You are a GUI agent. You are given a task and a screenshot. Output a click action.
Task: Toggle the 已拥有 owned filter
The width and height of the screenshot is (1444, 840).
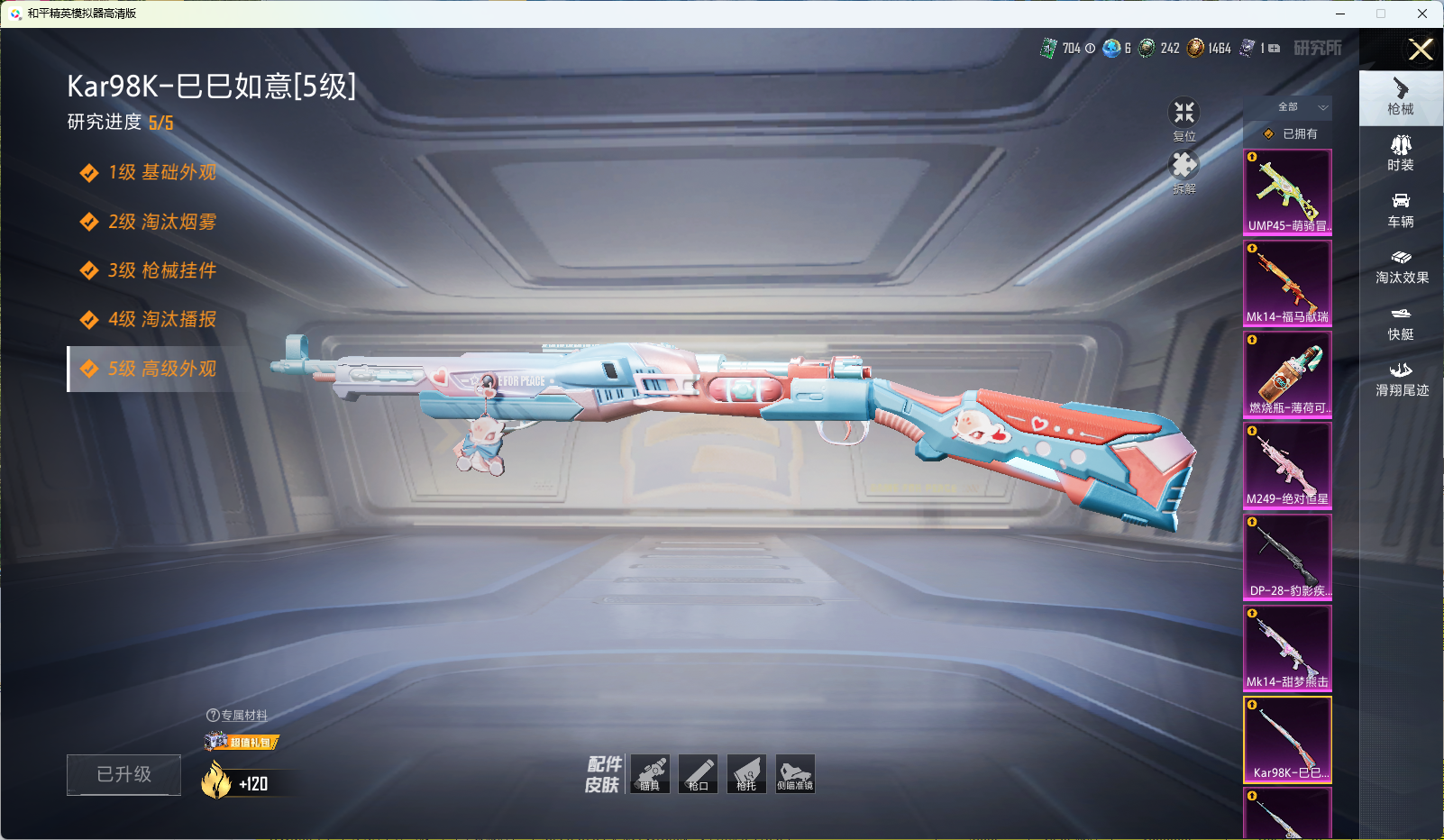[1292, 134]
